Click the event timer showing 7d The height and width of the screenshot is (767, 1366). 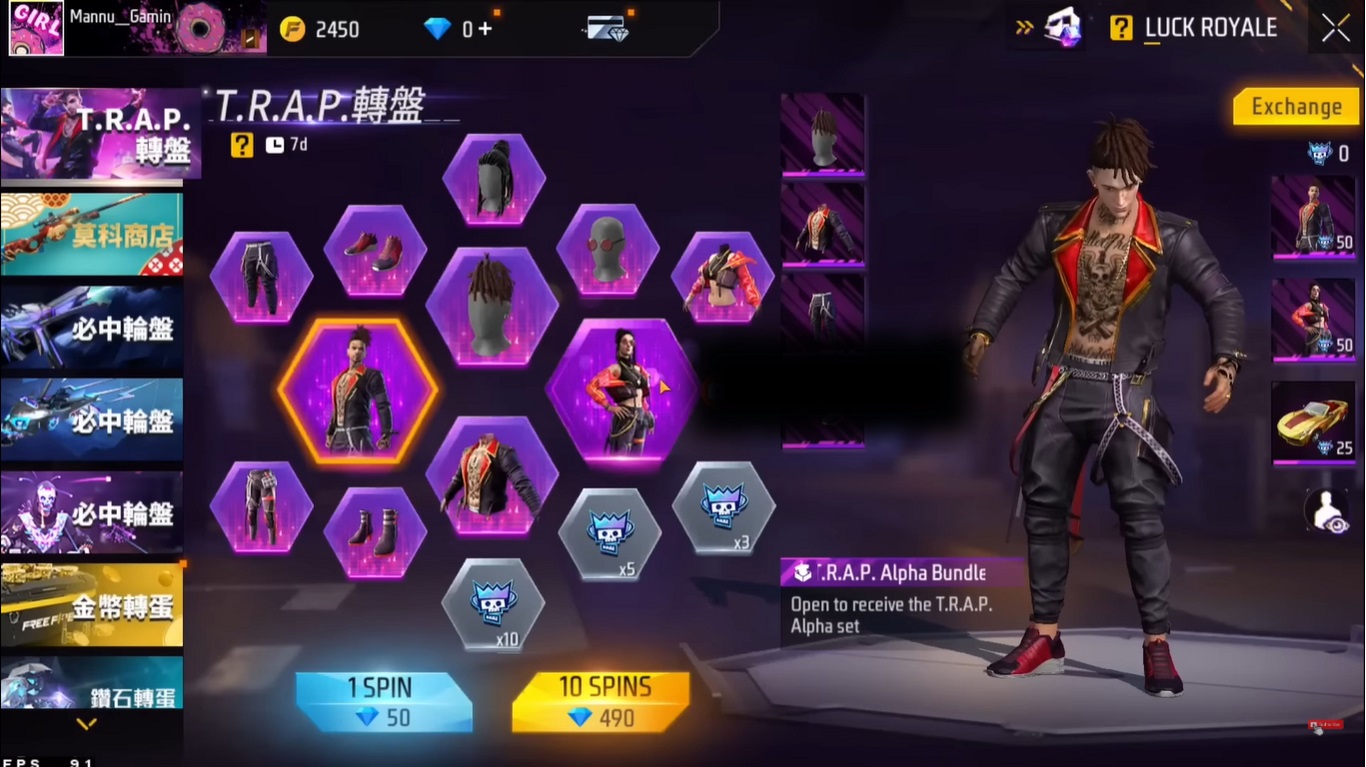pyautogui.click(x=283, y=144)
